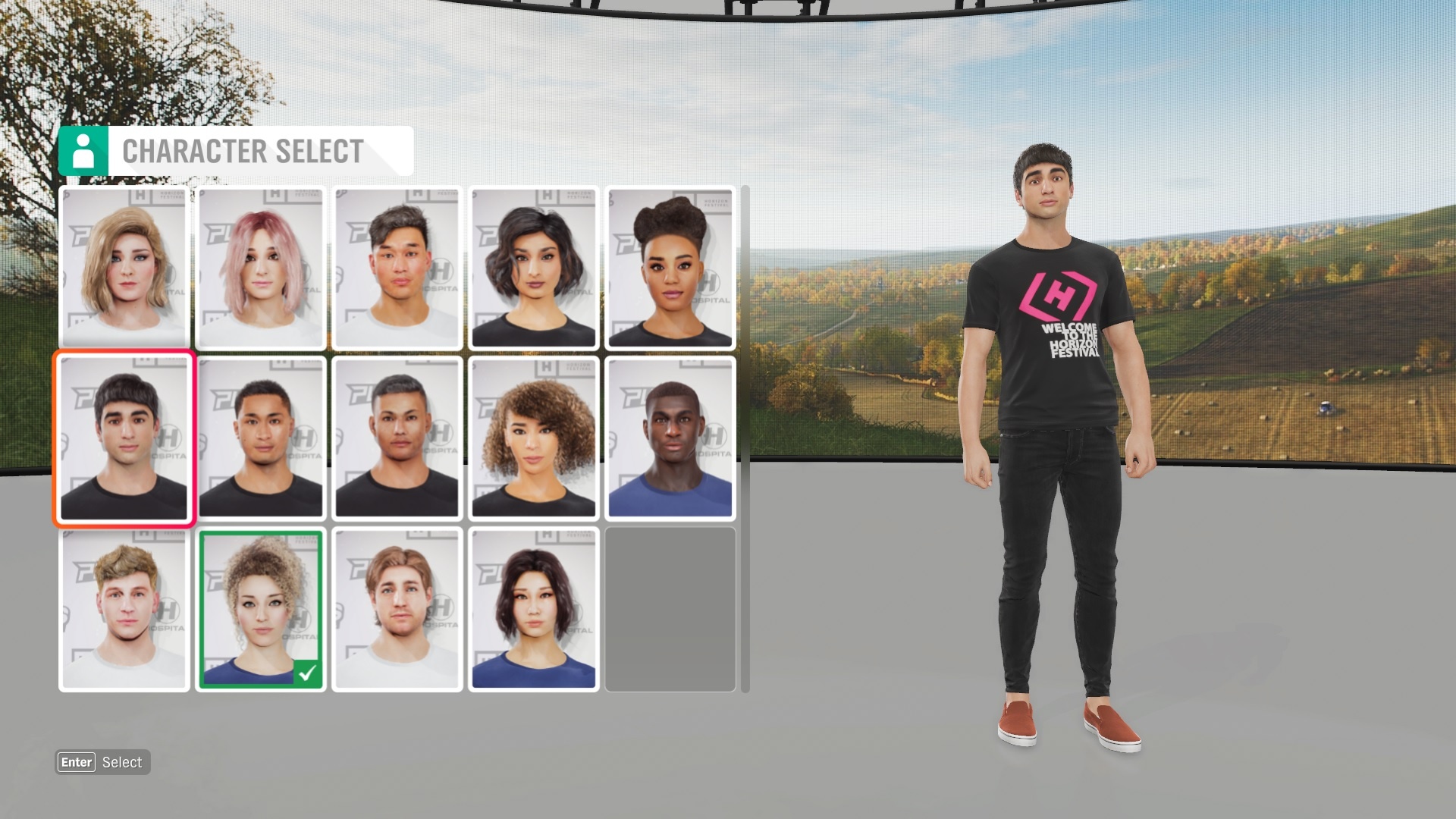Image resolution: width=1456 pixels, height=819 pixels.
Task: Choose the blond man in the white shirt
Action: [x=124, y=610]
